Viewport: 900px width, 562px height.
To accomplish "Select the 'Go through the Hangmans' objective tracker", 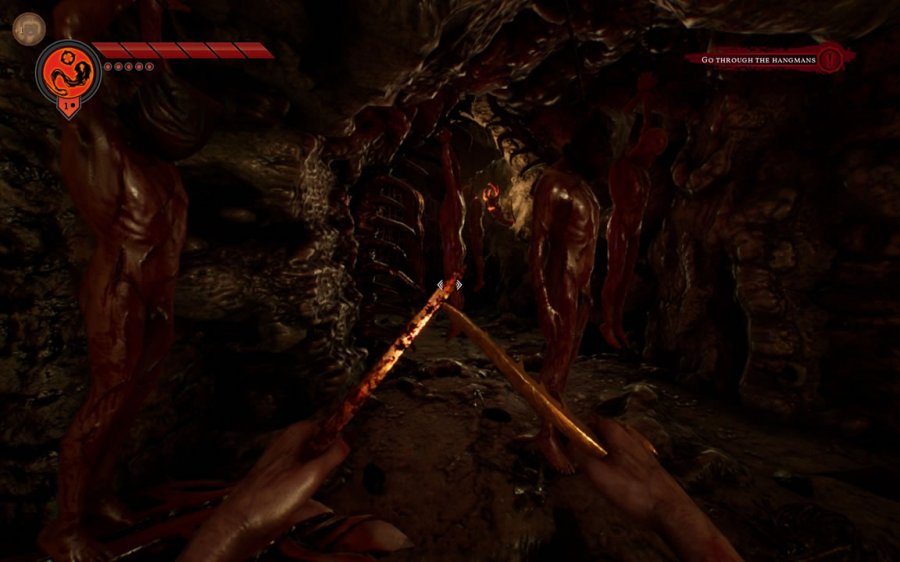I will pyautogui.click(x=758, y=60).
